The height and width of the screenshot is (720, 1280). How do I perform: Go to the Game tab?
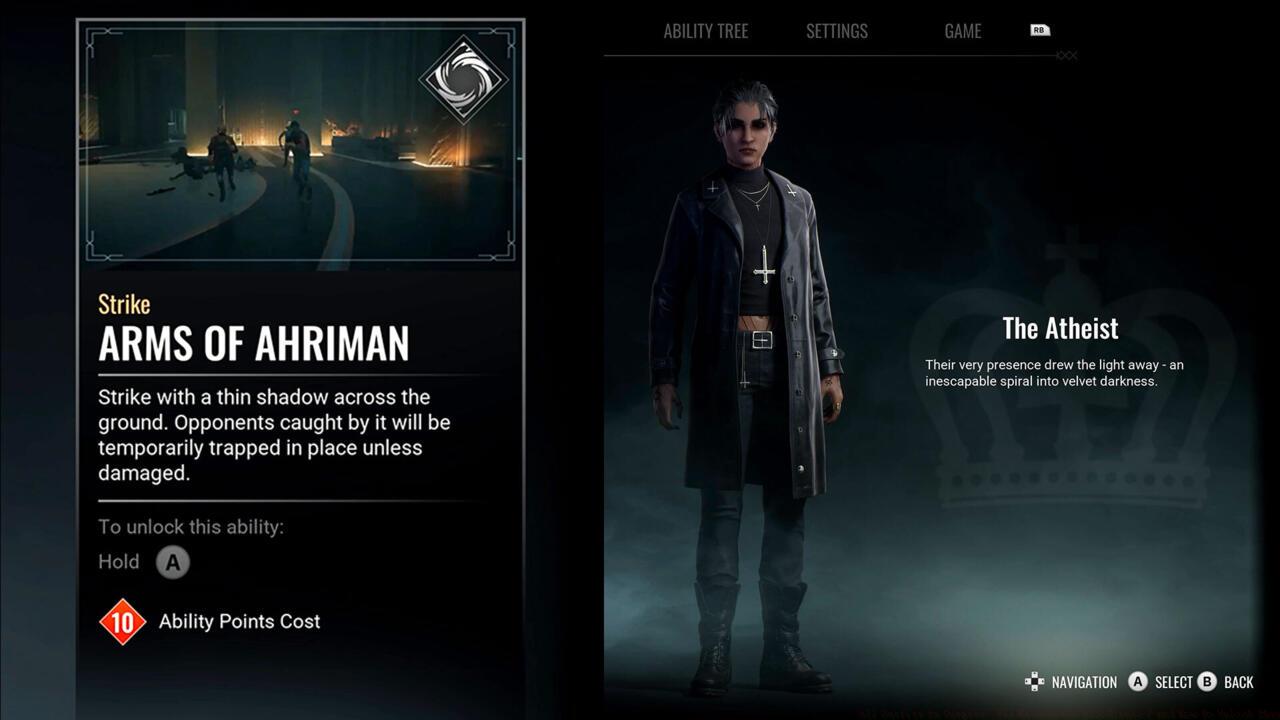[962, 31]
